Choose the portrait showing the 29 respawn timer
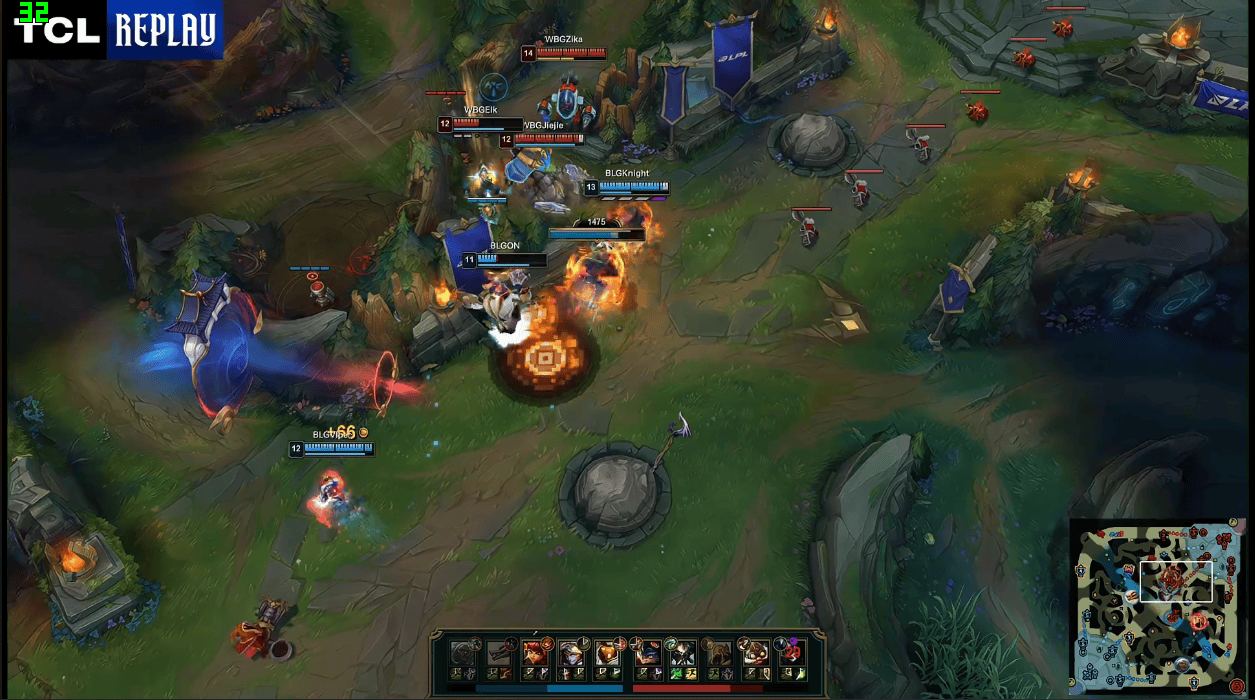Screen dimensions: 1255x700 793,653
